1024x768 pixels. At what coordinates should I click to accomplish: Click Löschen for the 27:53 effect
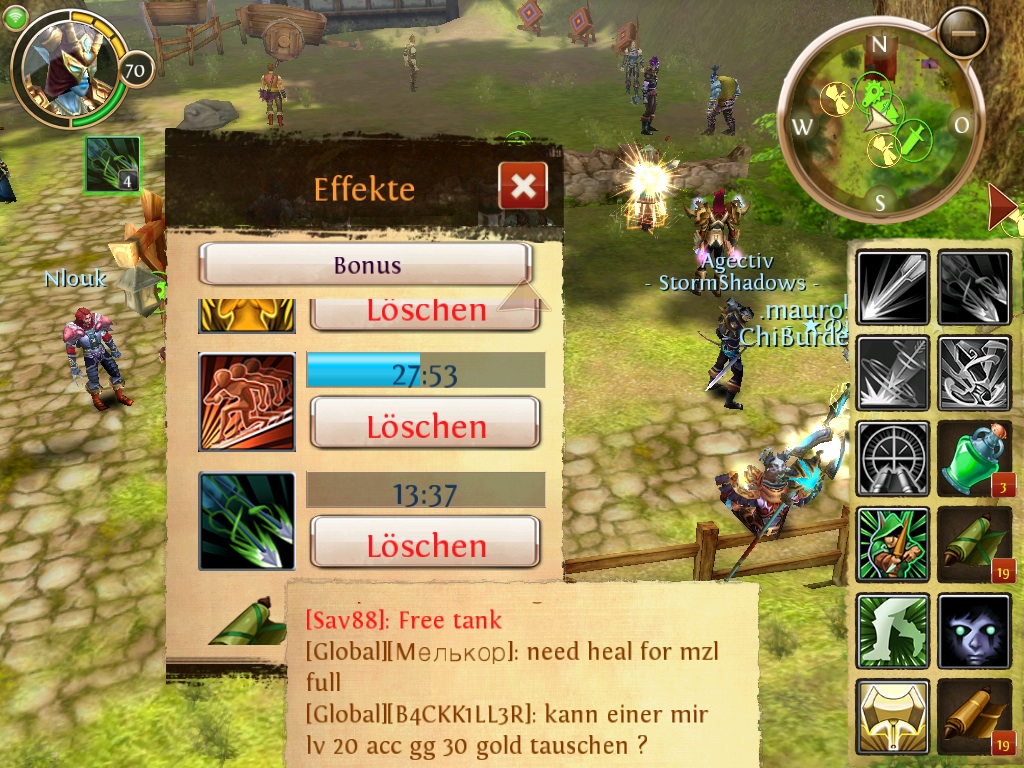425,424
